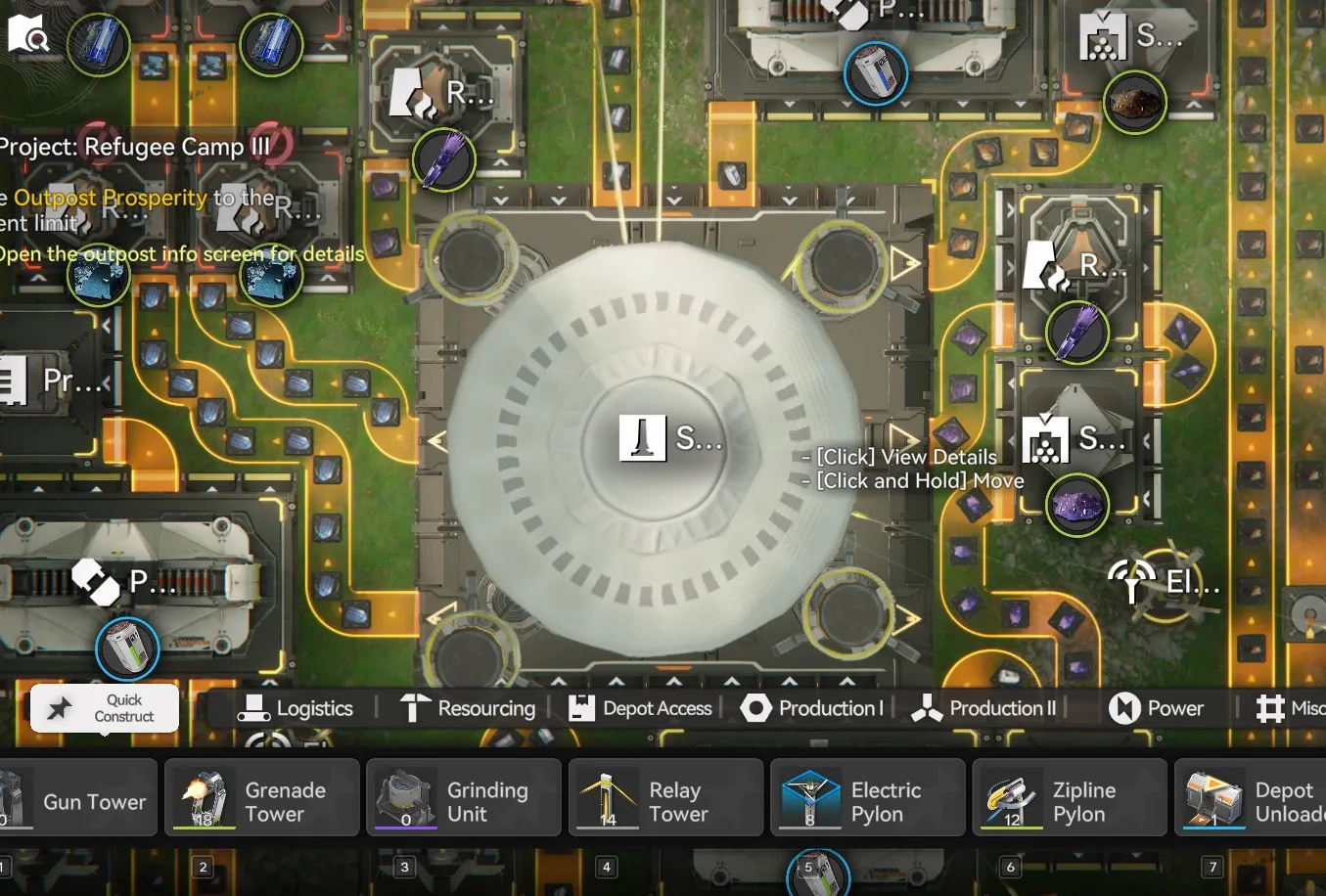This screenshot has width=1326, height=896.
Task: Click the Quick Construct button
Action: 105,708
